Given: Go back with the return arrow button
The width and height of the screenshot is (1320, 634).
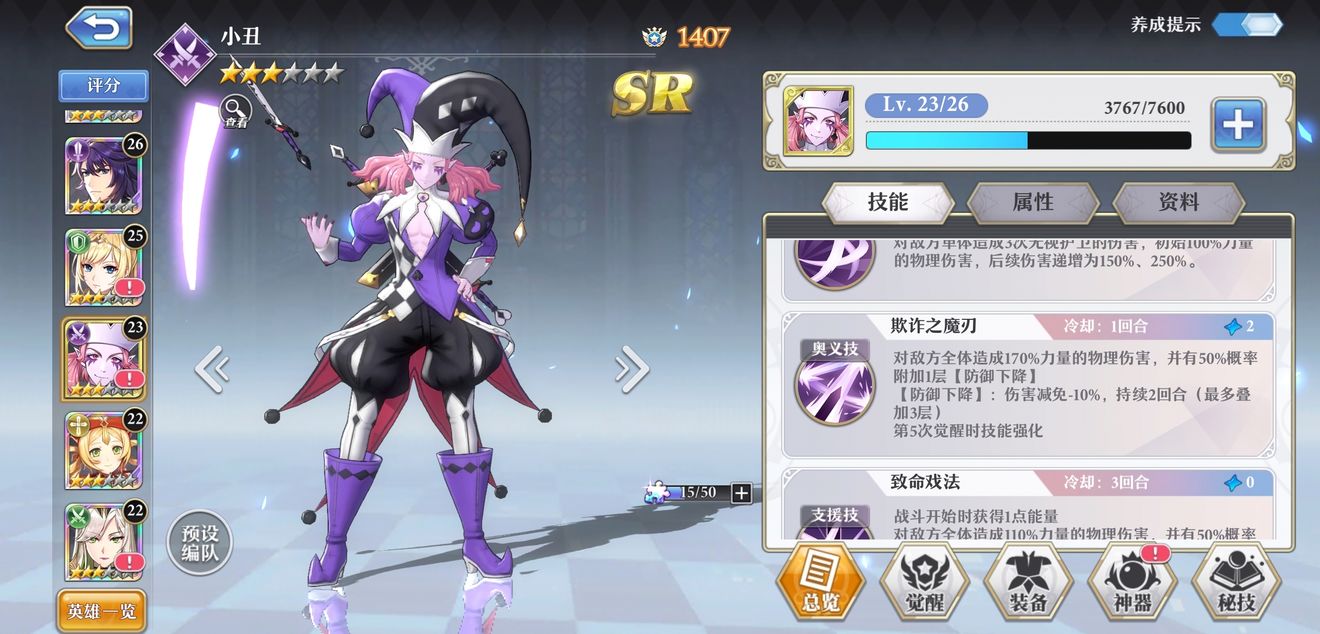Looking at the screenshot, I should (99, 28).
